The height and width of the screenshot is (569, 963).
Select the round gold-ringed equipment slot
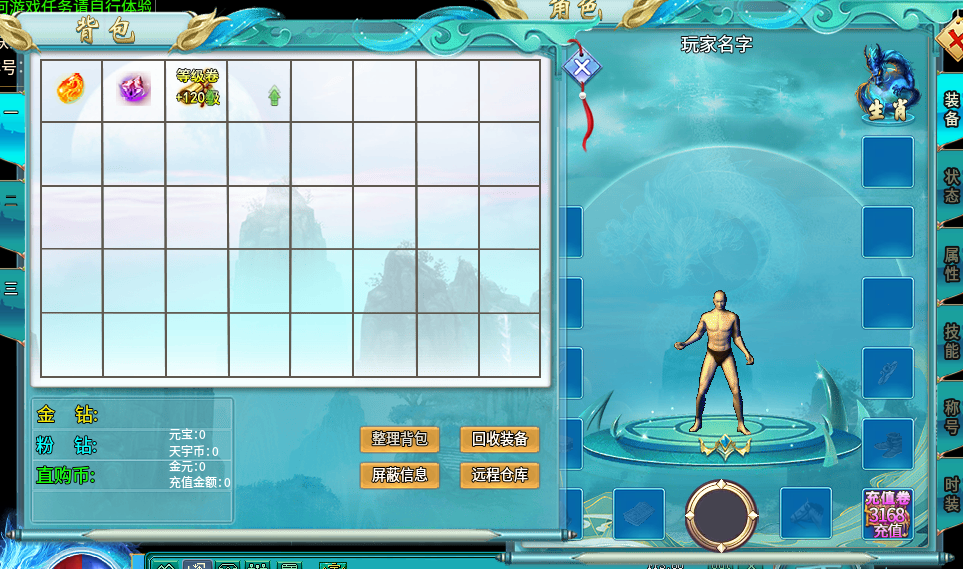pos(721,515)
